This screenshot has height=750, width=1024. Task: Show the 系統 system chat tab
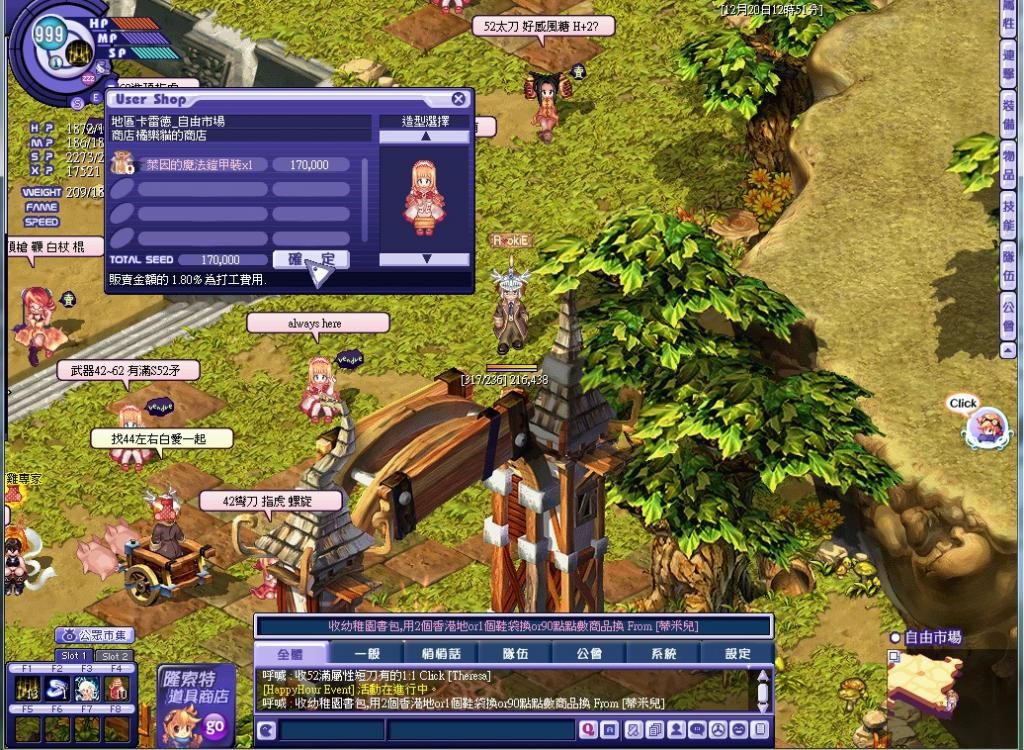point(663,653)
